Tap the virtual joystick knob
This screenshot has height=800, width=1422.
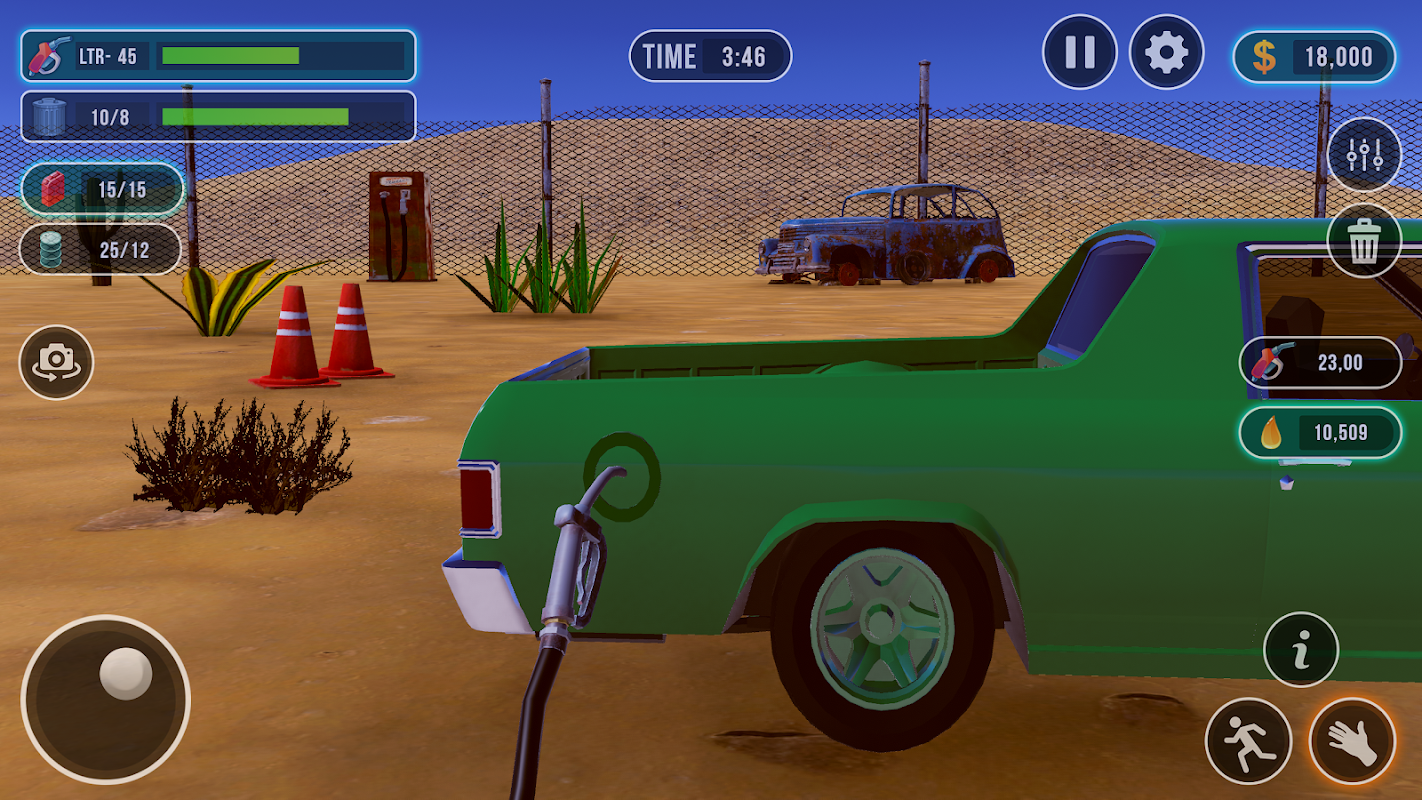coord(126,673)
